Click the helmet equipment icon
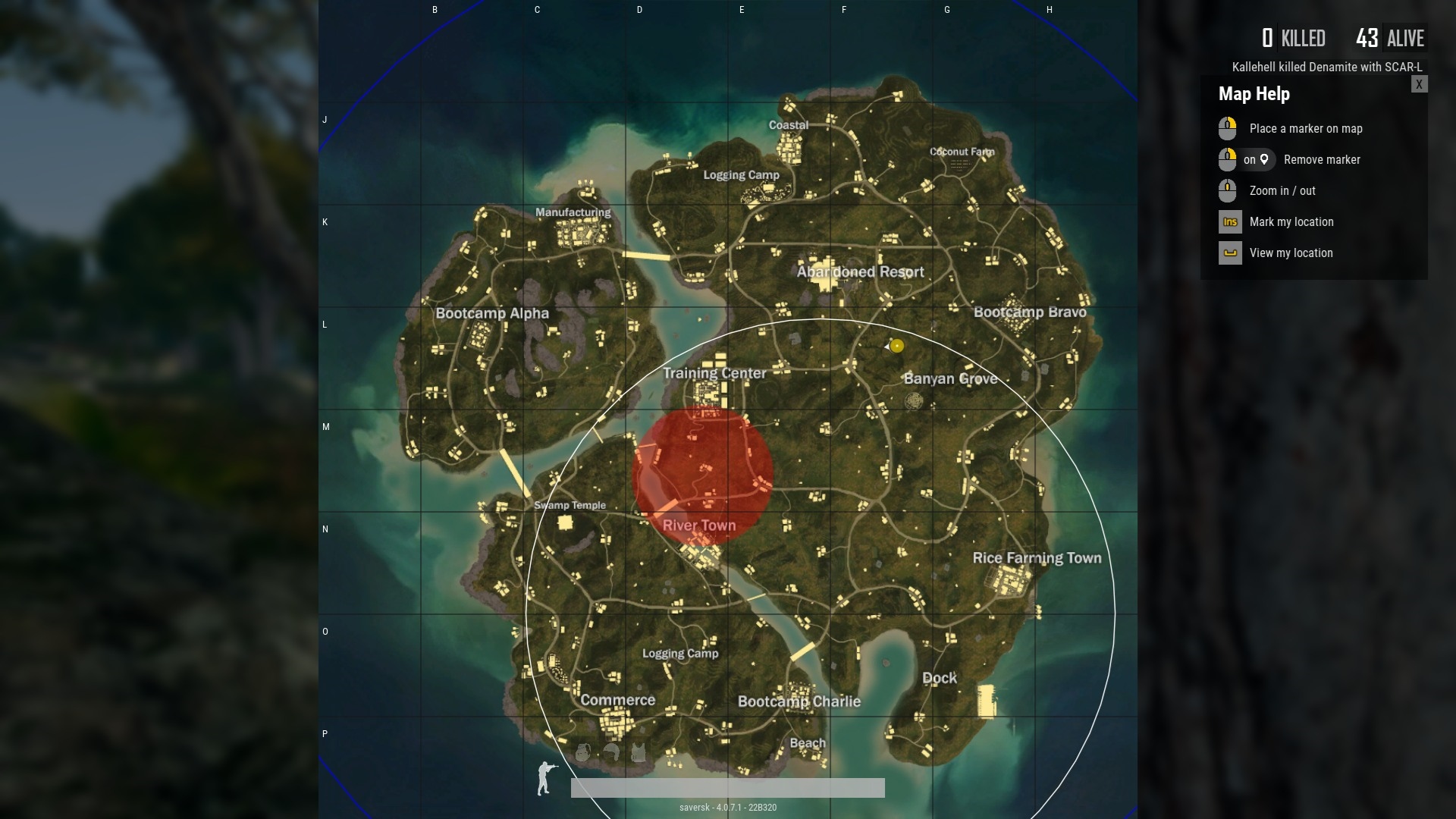The image size is (1456, 819). tap(611, 752)
